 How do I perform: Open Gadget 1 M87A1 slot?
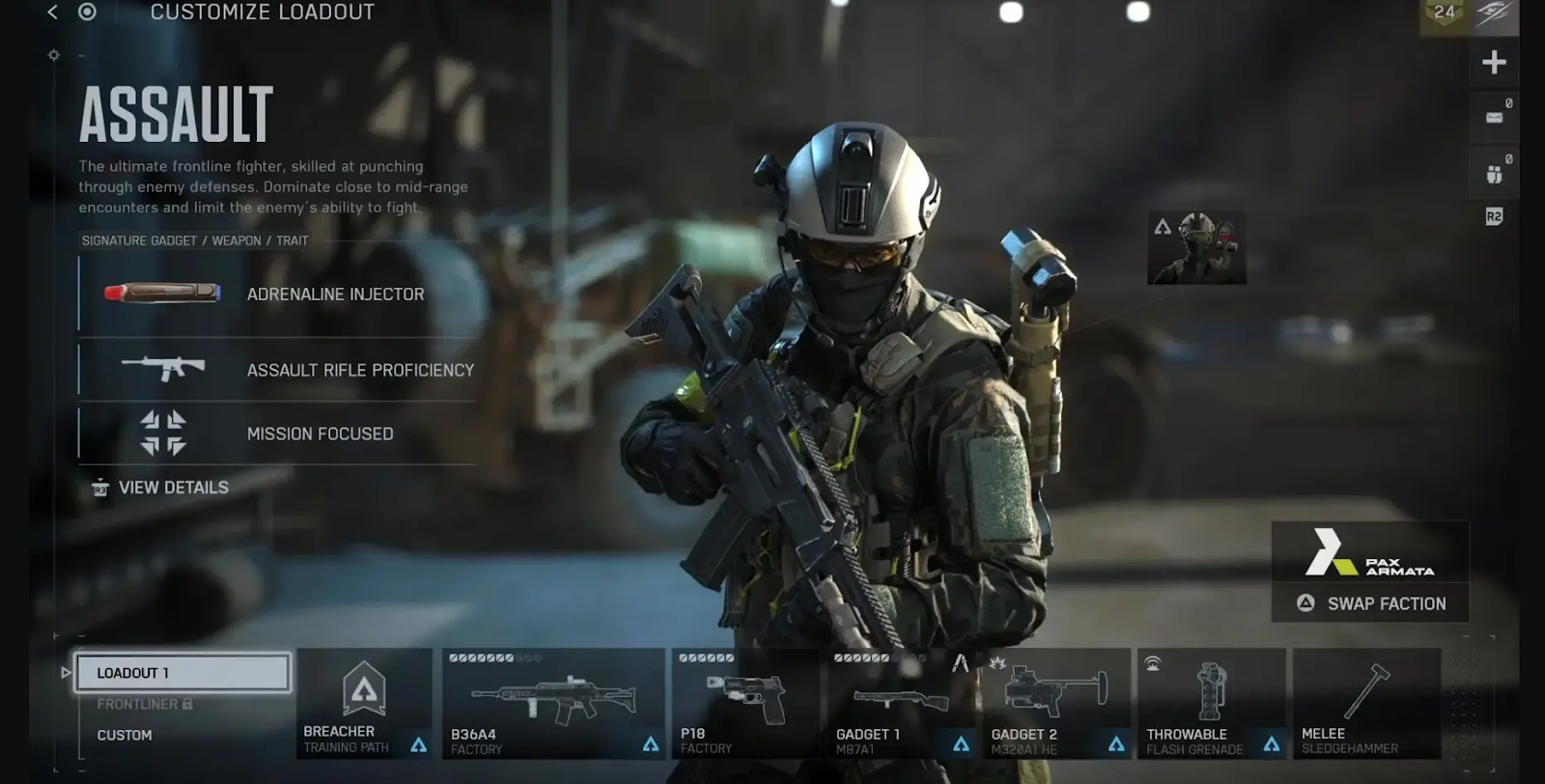[x=901, y=703]
